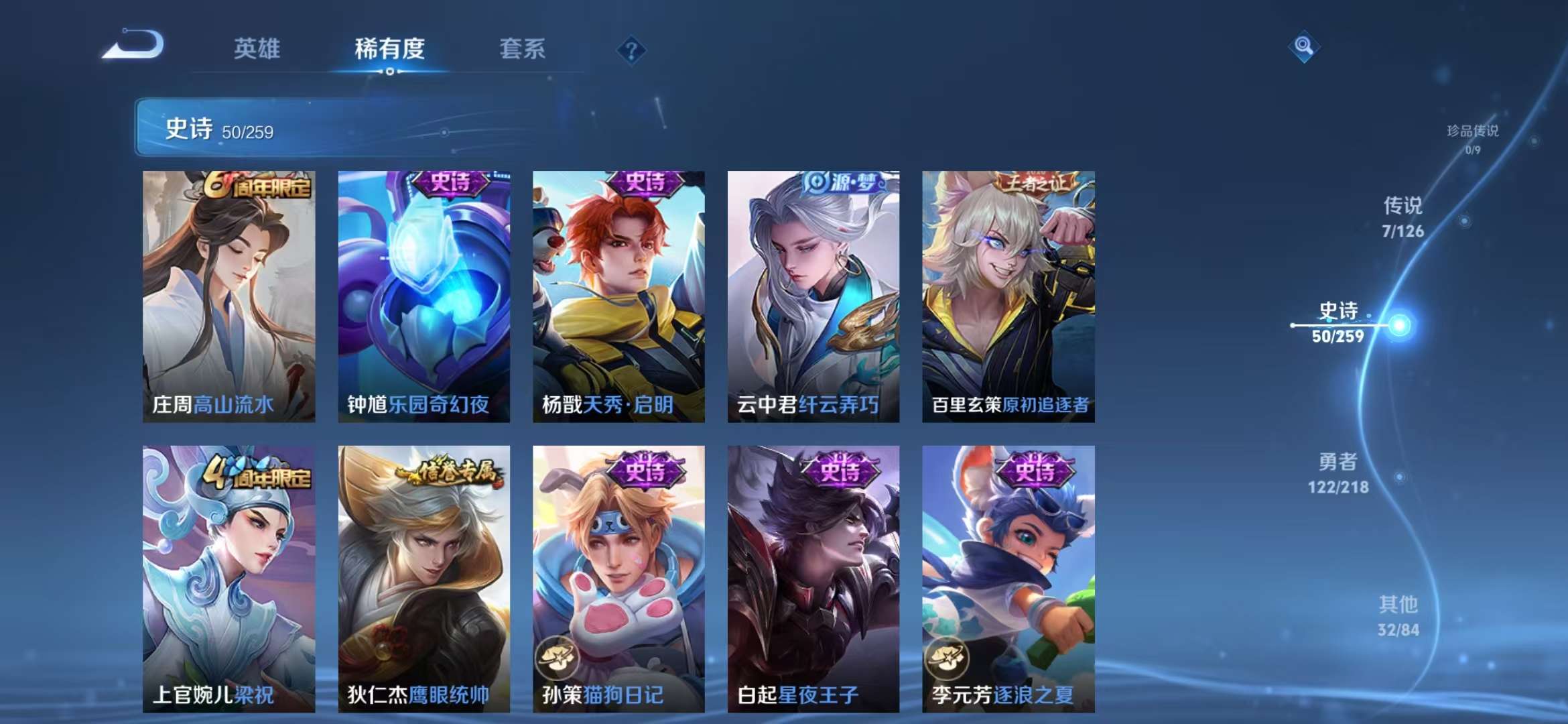The height and width of the screenshot is (724, 1568).
Task: Open the 套系 tab
Action: point(521,49)
